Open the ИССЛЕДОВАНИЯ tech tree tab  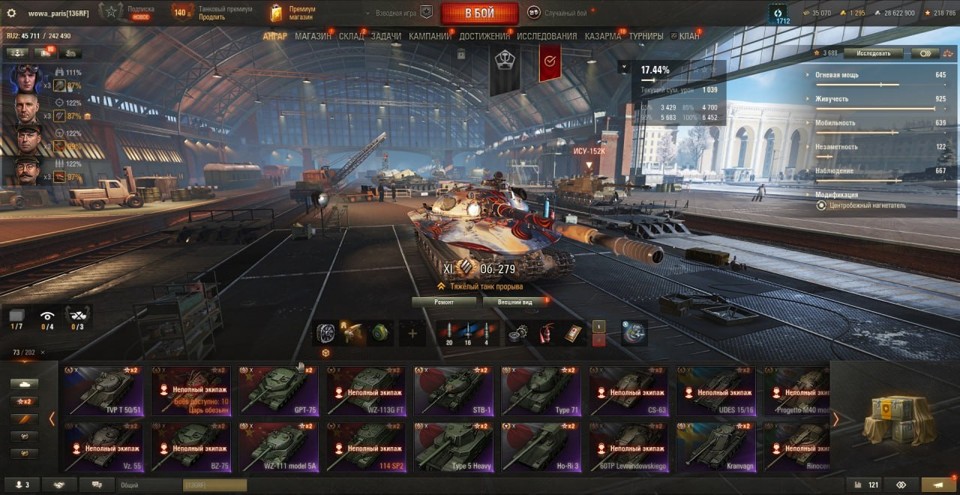coord(546,36)
